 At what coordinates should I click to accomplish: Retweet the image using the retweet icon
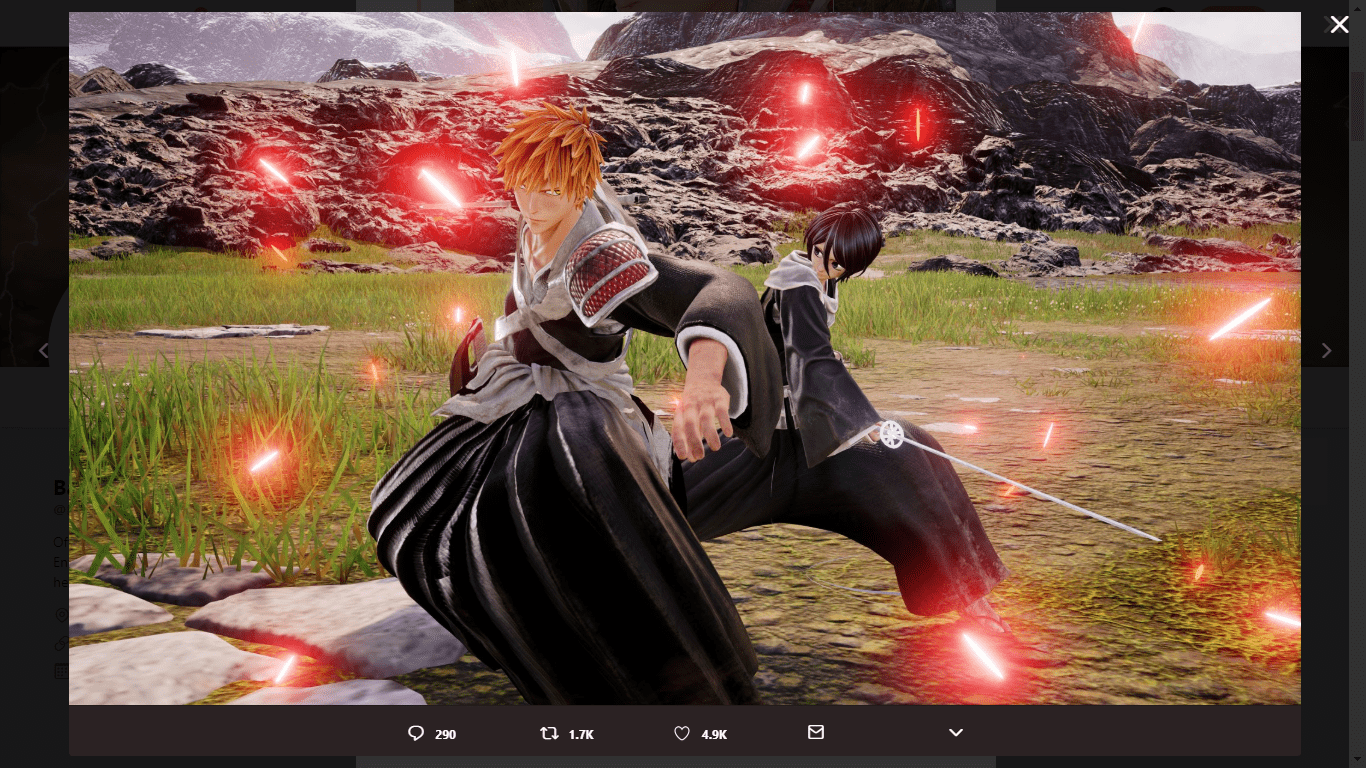coord(549,733)
